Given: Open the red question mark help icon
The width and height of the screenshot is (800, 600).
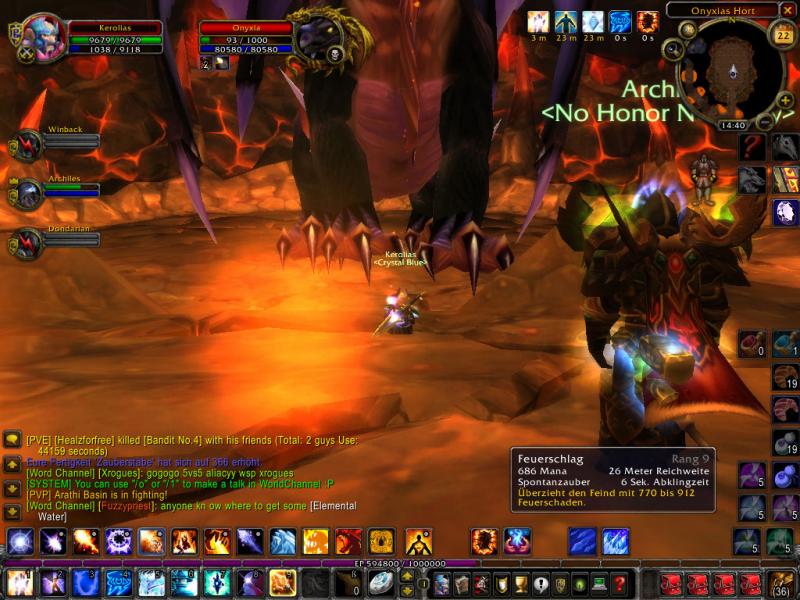Looking at the screenshot, I should click(753, 148).
